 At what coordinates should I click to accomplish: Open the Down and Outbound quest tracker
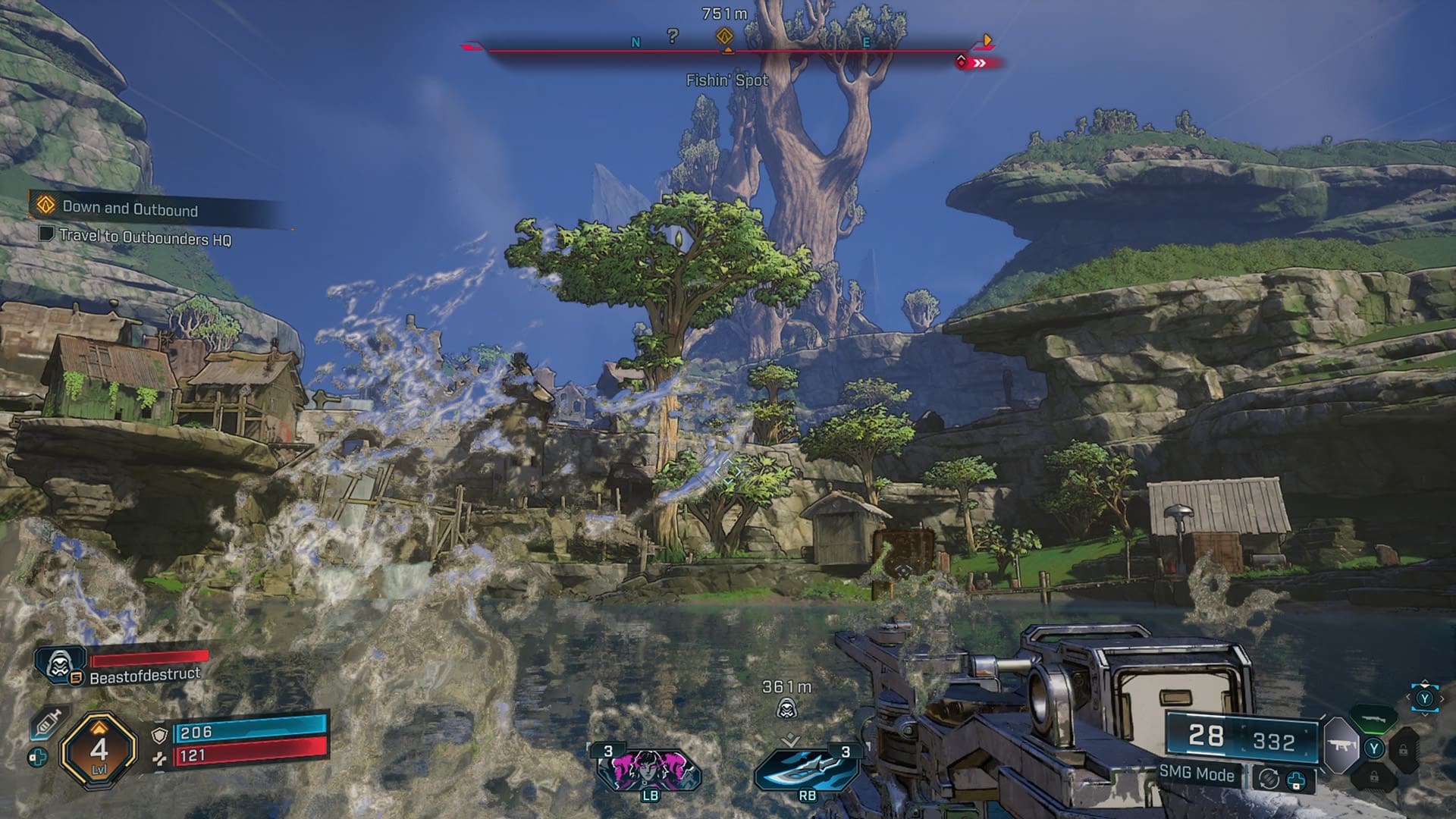click(130, 207)
